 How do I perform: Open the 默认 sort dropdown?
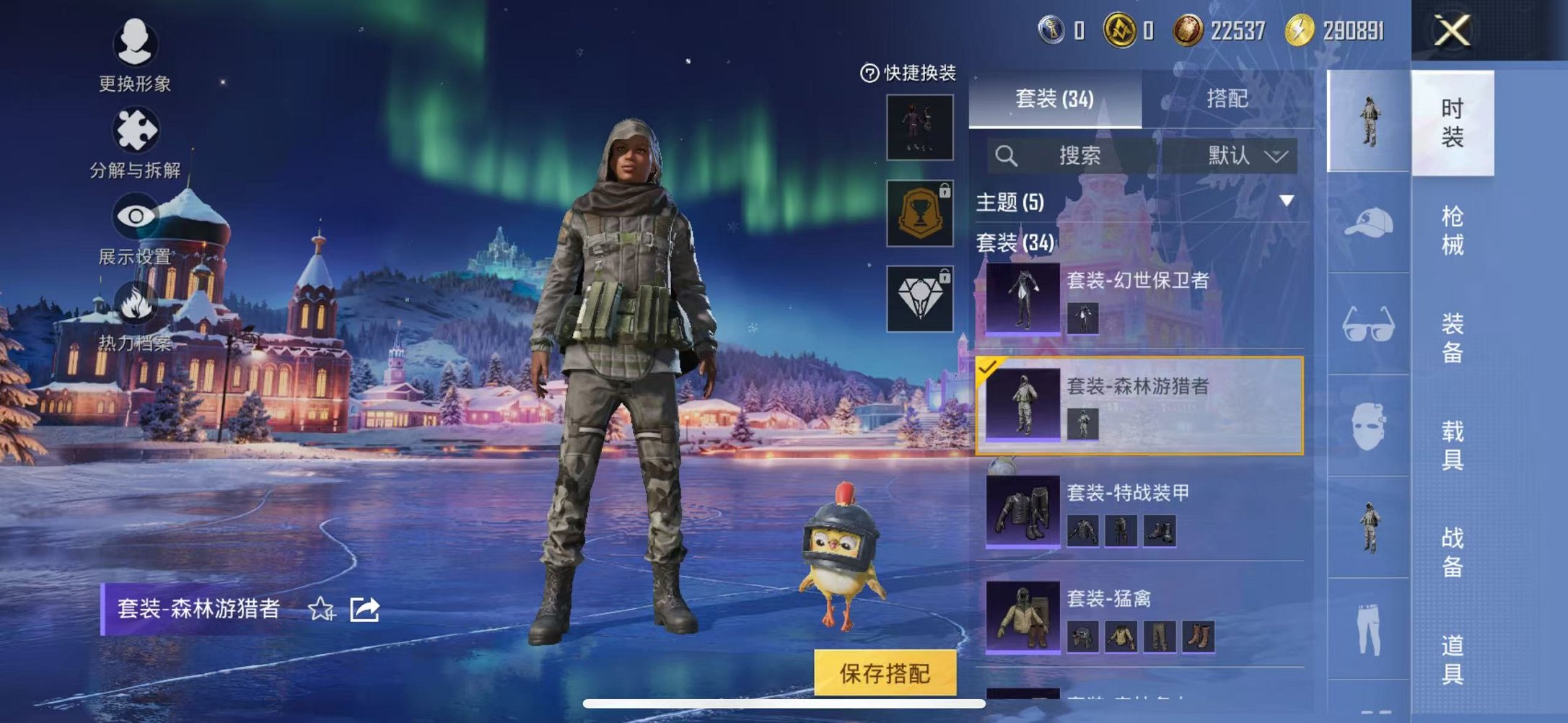(1243, 156)
